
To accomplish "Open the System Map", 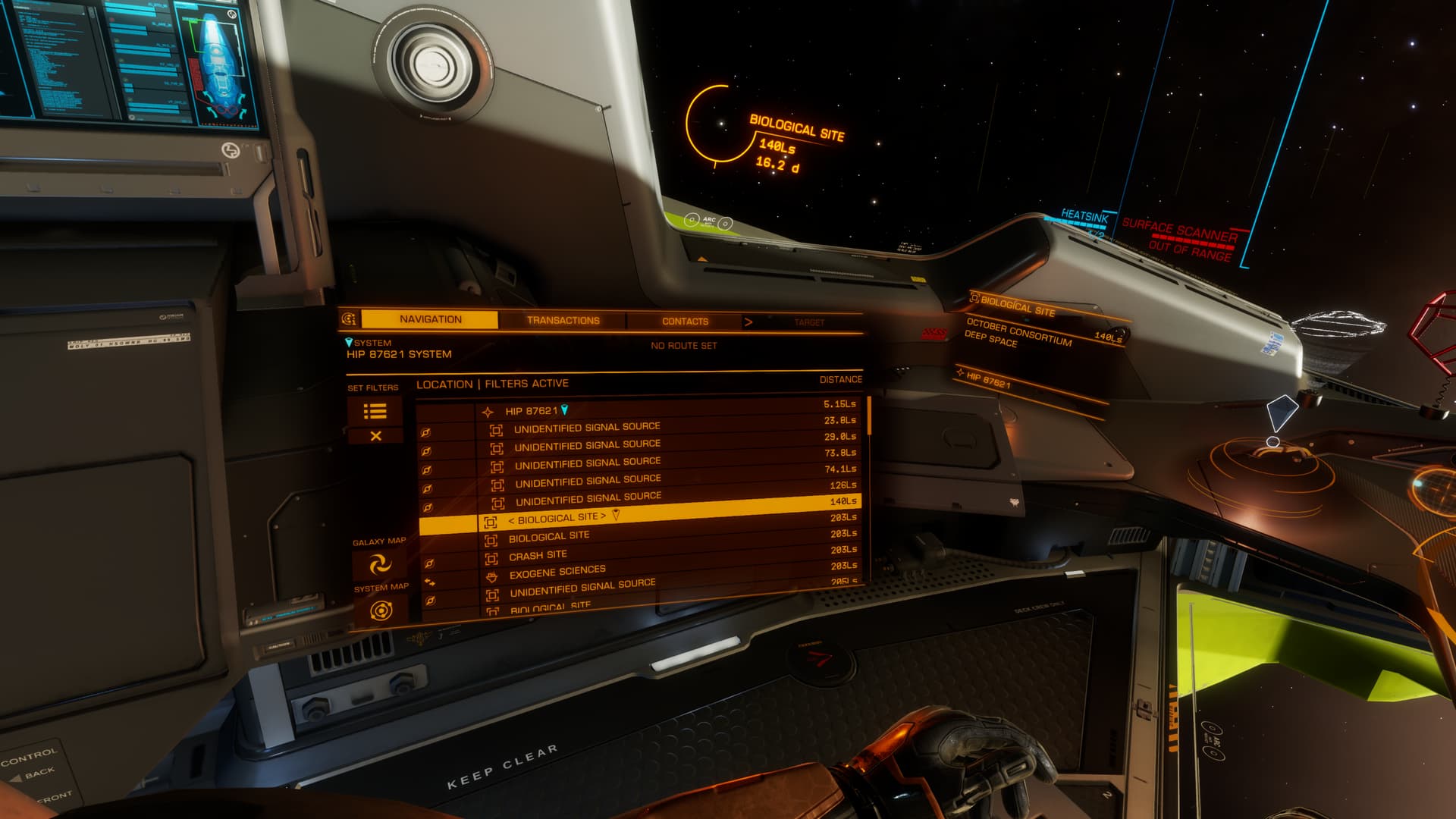I will point(381,610).
